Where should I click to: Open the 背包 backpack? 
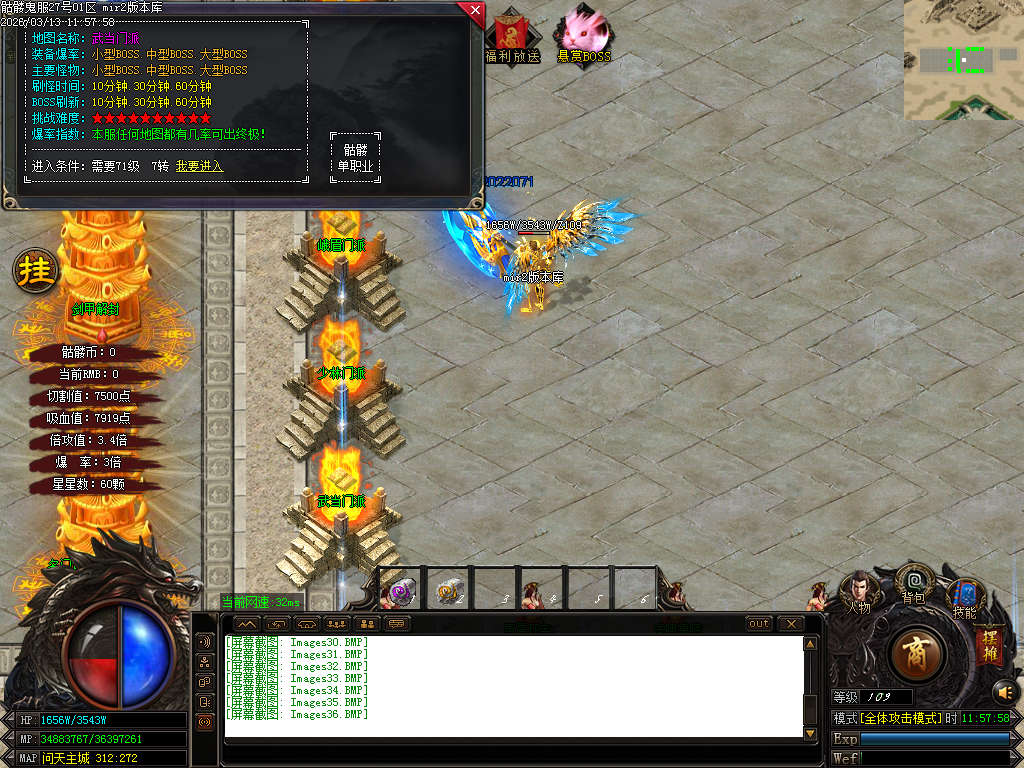(914, 583)
